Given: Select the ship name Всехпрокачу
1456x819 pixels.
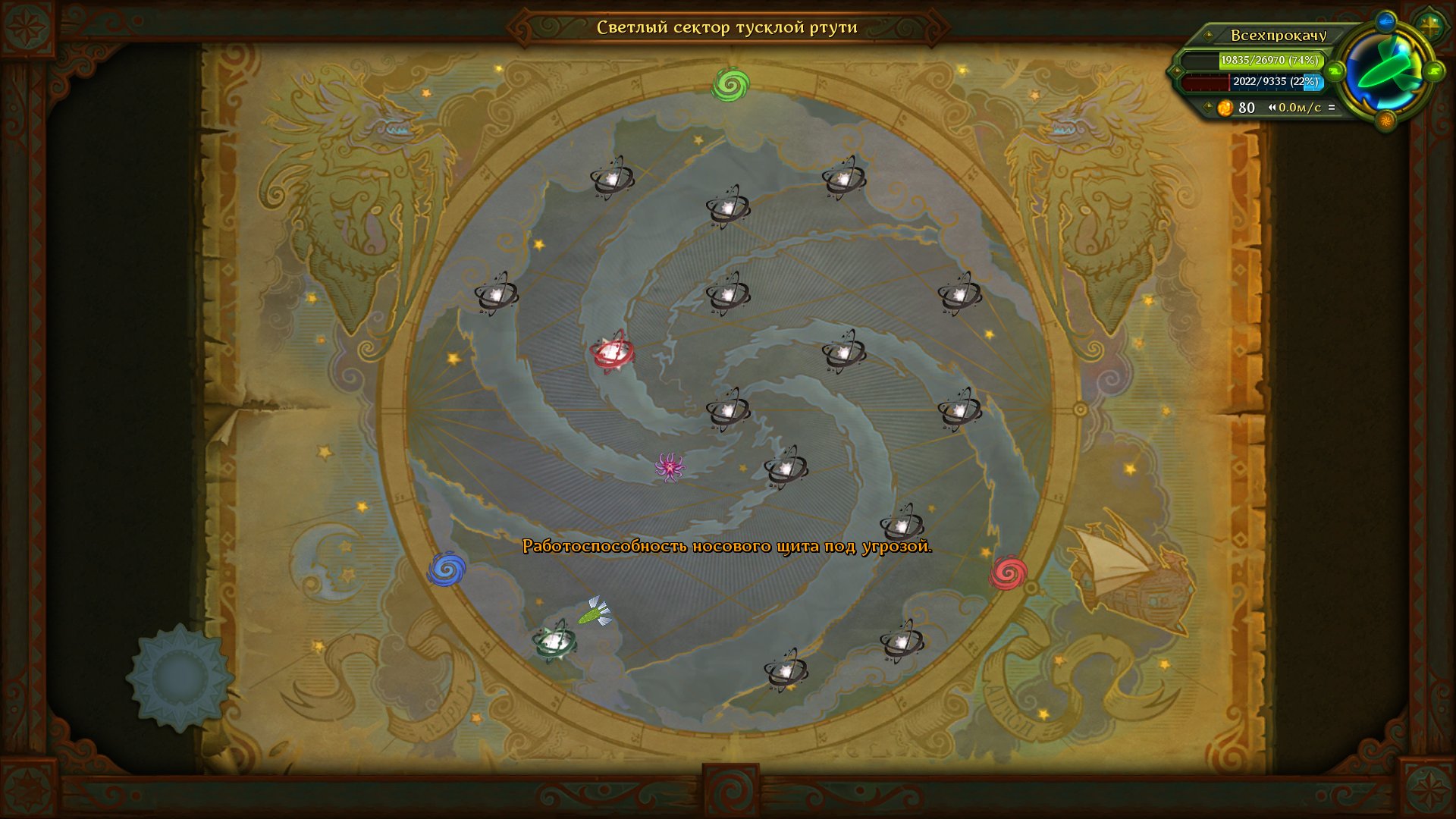Looking at the screenshot, I should 1278,36.
